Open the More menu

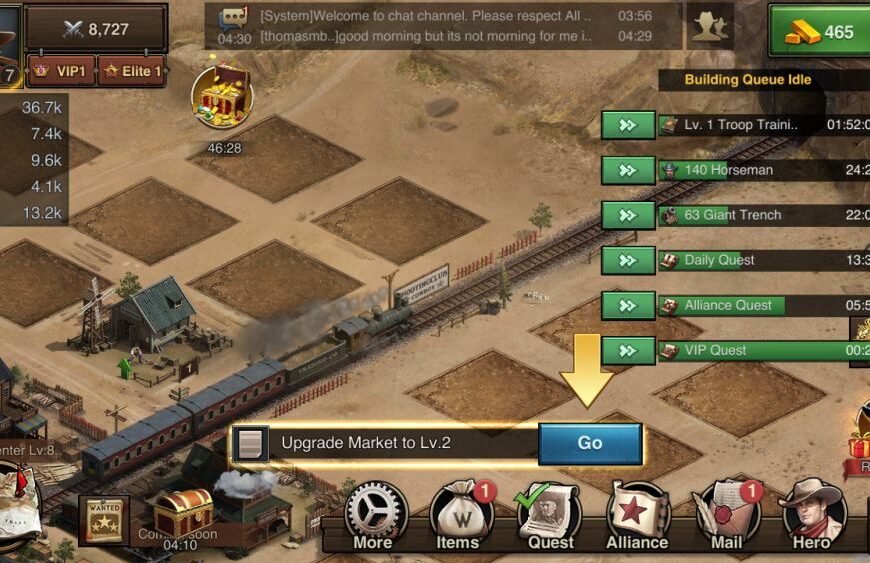[374, 515]
